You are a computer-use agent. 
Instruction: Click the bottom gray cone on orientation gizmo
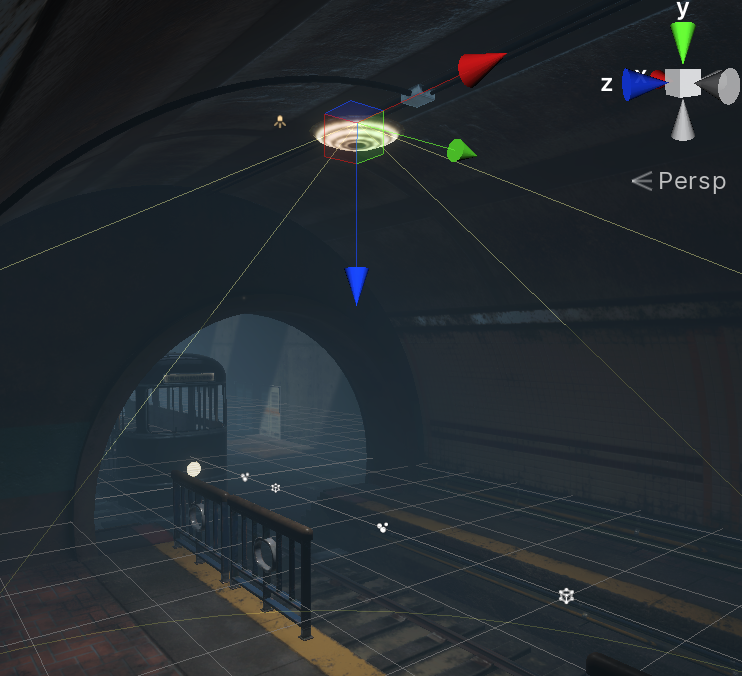pyautogui.click(x=682, y=122)
